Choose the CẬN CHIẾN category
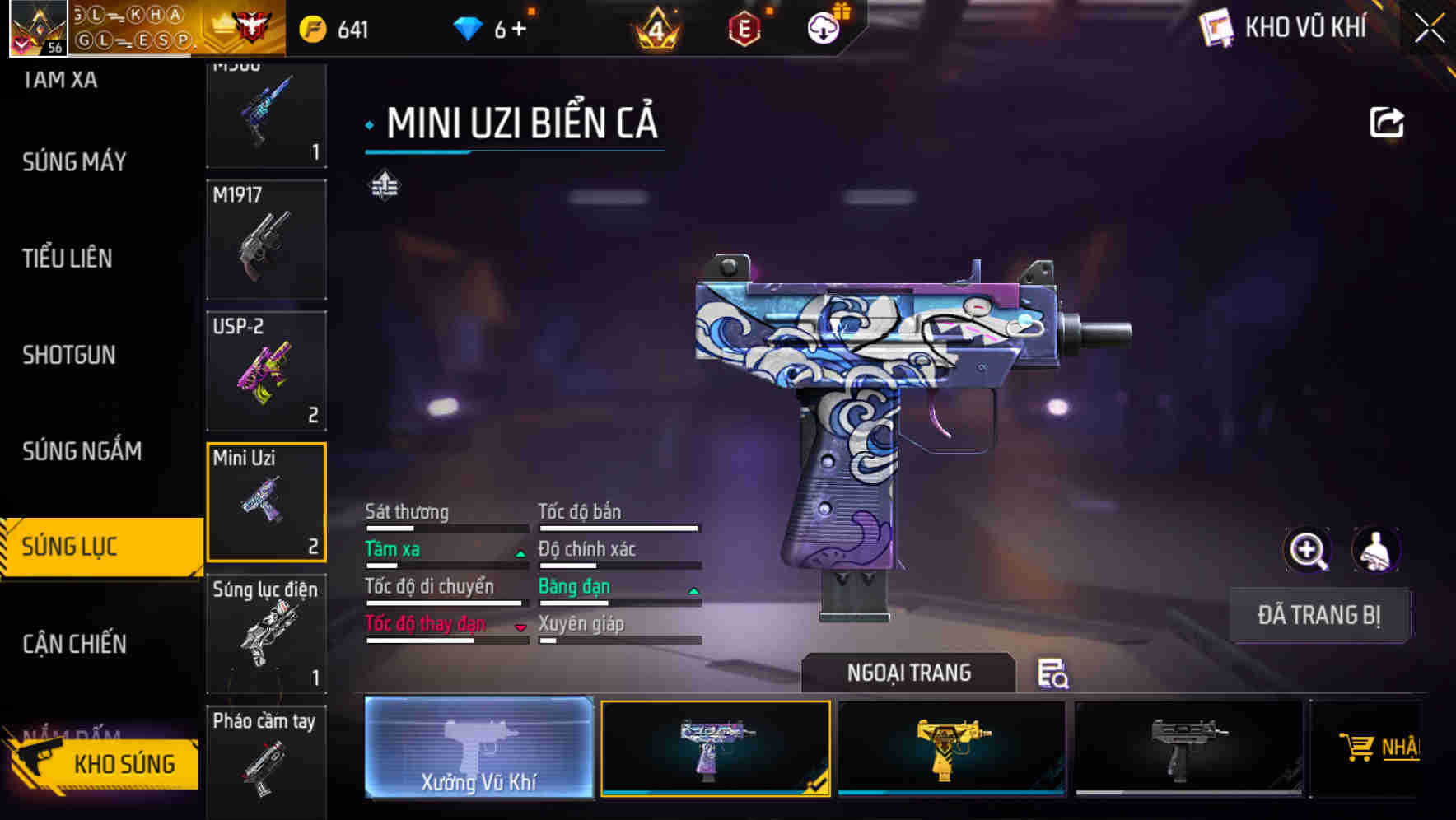This screenshot has height=820, width=1456. click(74, 644)
